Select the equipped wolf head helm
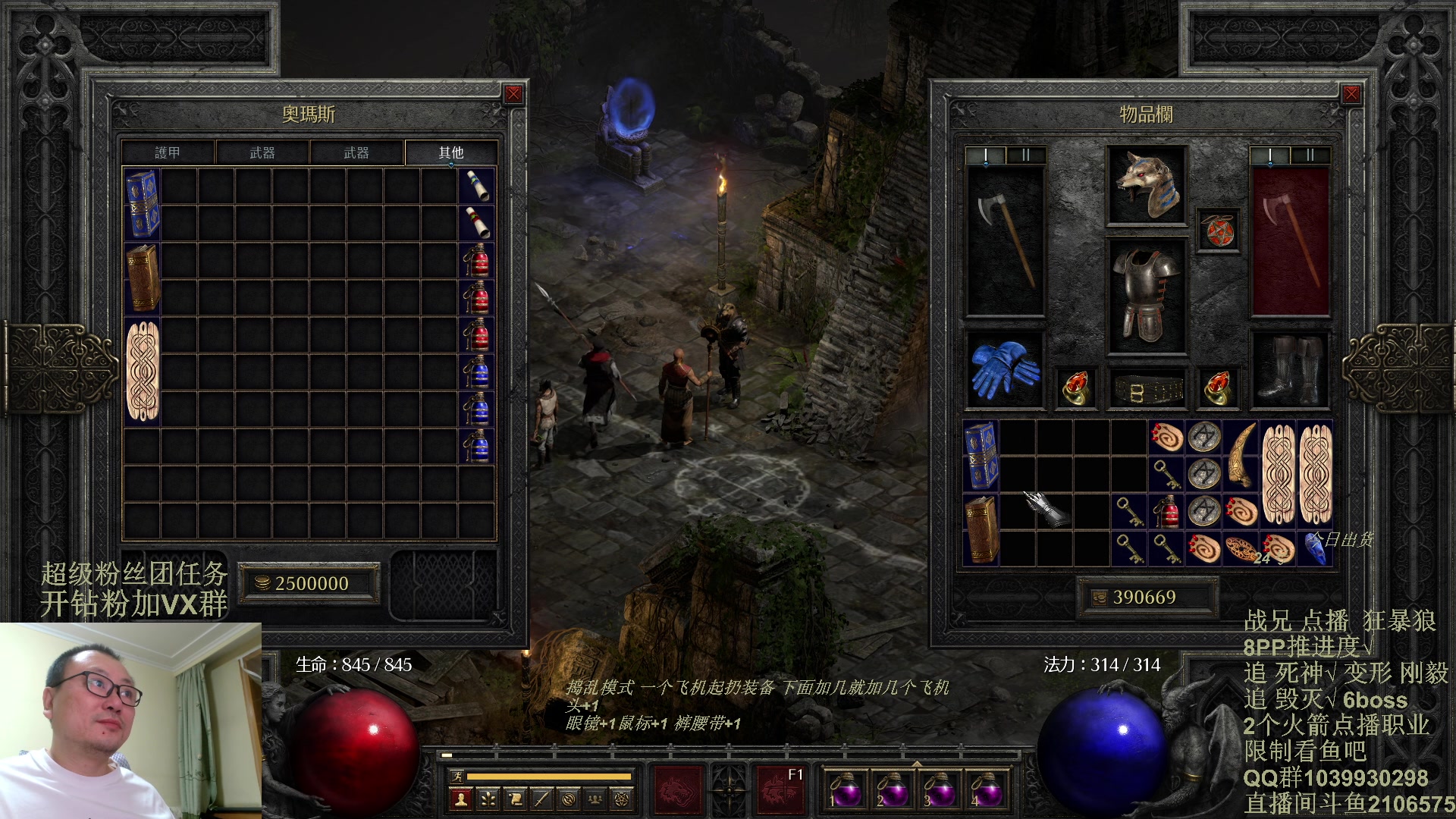The width and height of the screenshot is (1456, 819). [x=1146, y=186]
